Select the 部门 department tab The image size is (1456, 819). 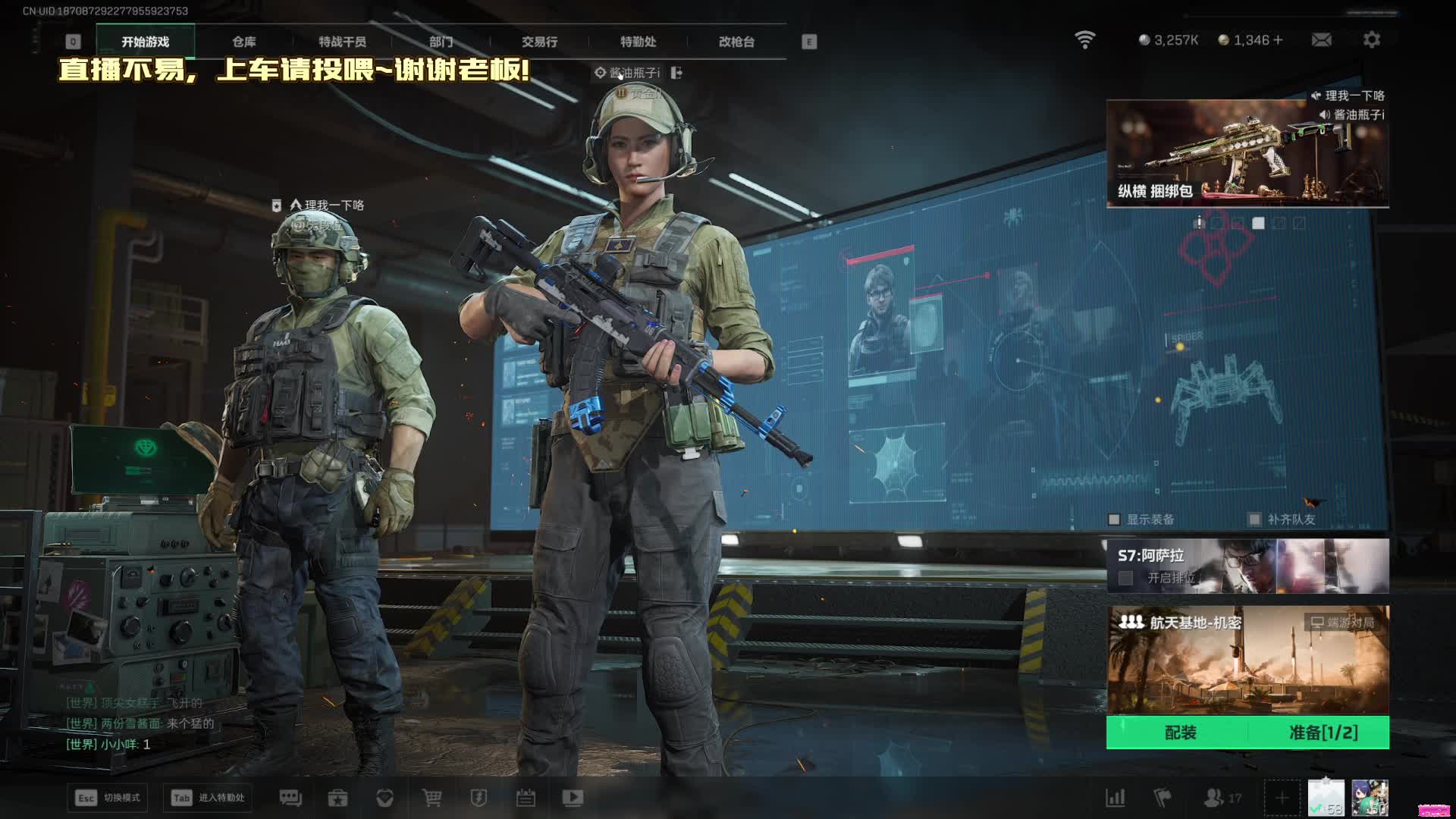pyautogui.click(x=441, y=42)
